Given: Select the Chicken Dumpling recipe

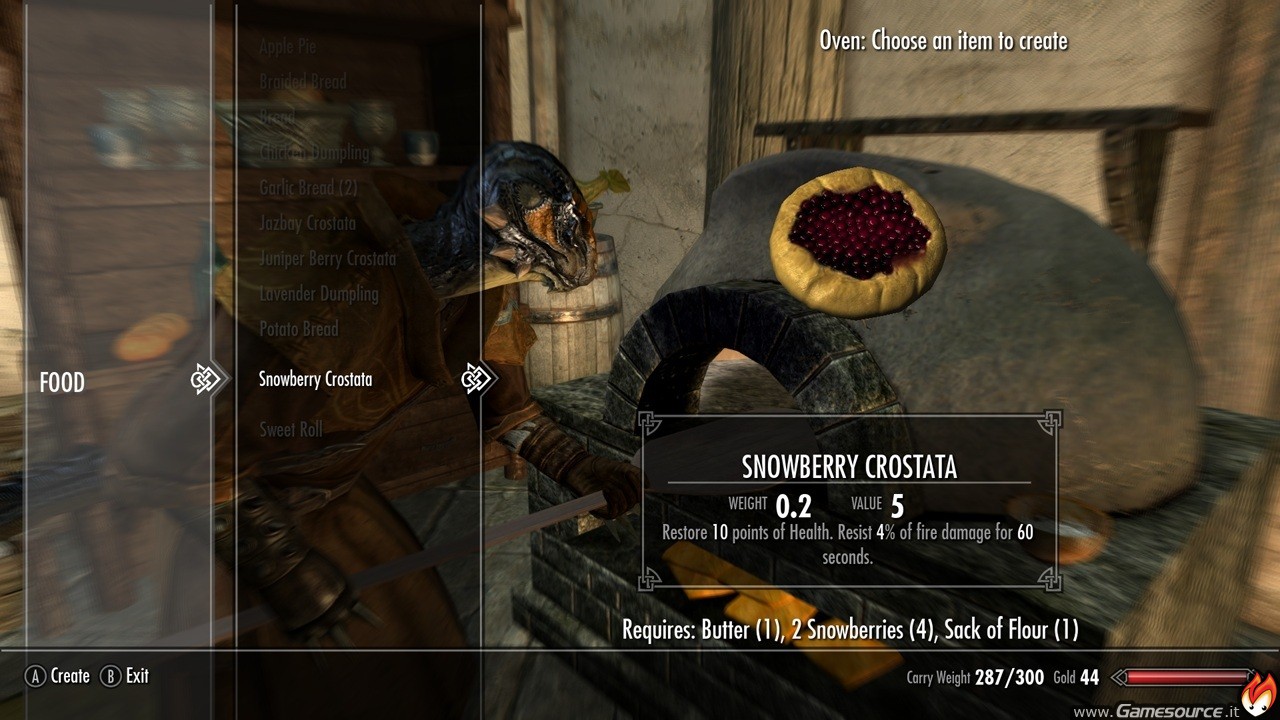Looking at the screenshot, I should click(314, 153).
